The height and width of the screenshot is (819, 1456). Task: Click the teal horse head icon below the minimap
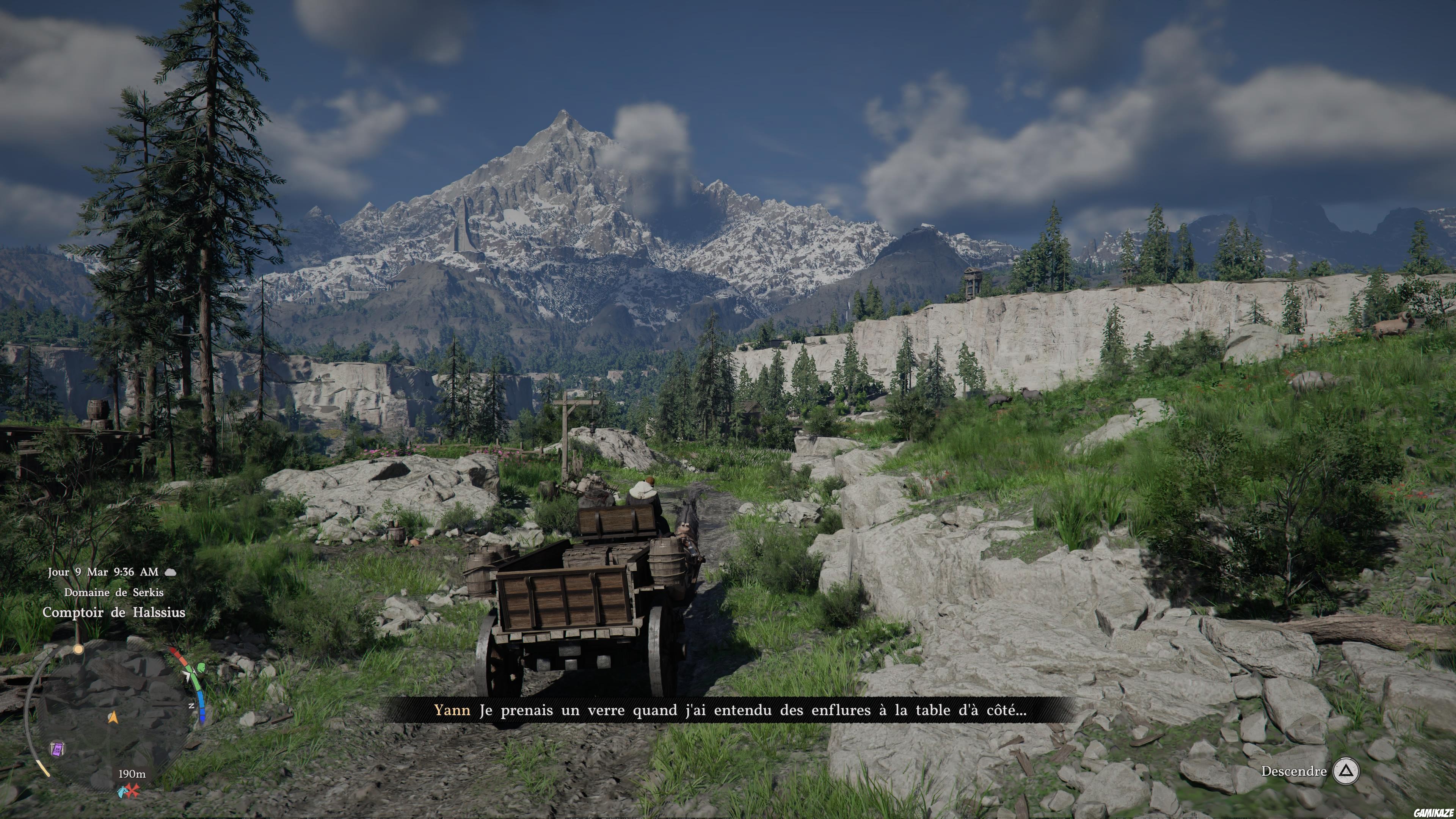[x=122, y=791]
